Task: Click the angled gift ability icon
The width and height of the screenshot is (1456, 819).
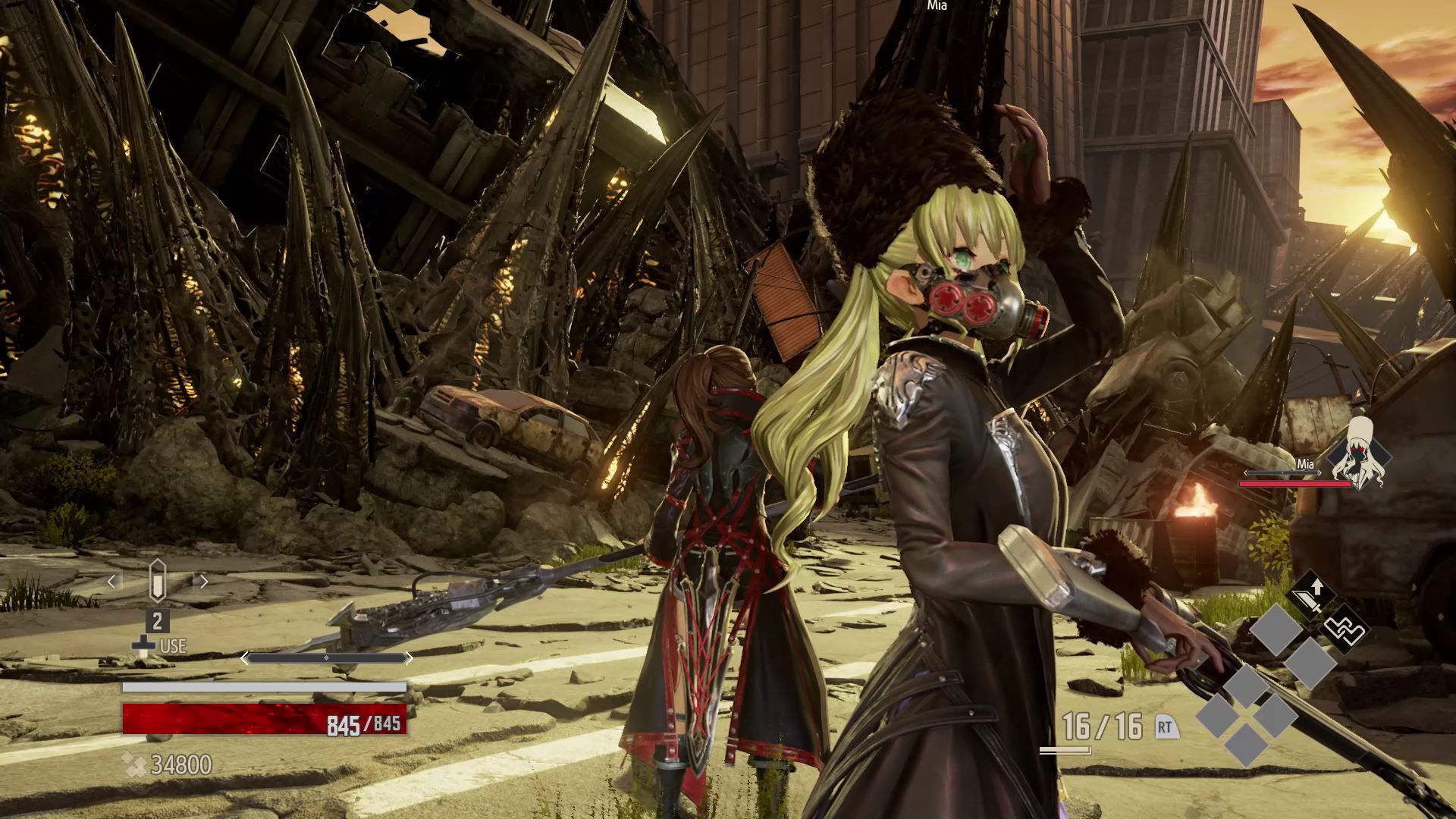Action: pos(1344,629)
